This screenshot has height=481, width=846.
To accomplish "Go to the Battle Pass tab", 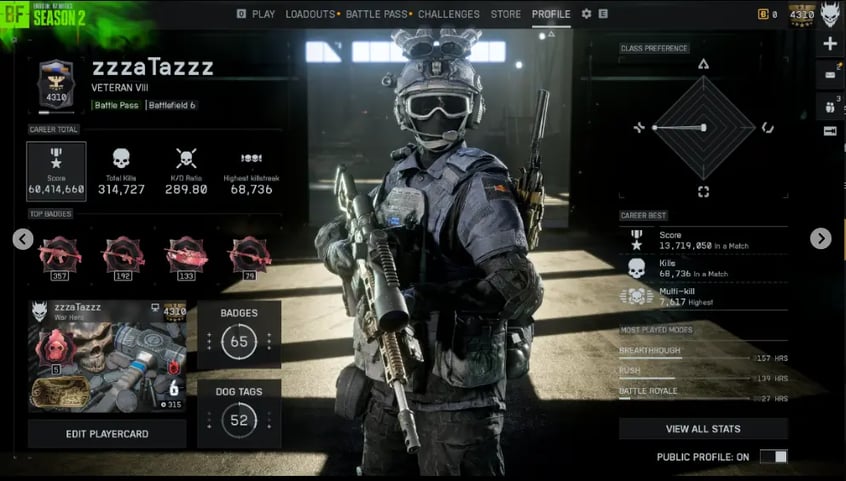I will click(x=376, y=14).
